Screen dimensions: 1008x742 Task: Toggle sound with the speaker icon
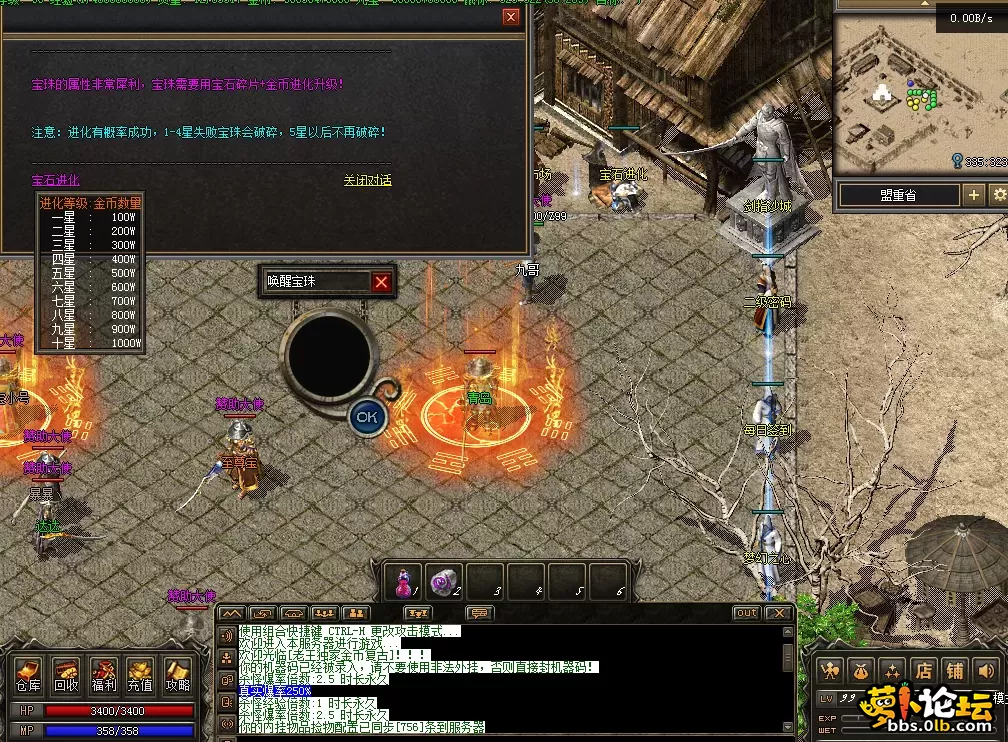click(987, 671)
